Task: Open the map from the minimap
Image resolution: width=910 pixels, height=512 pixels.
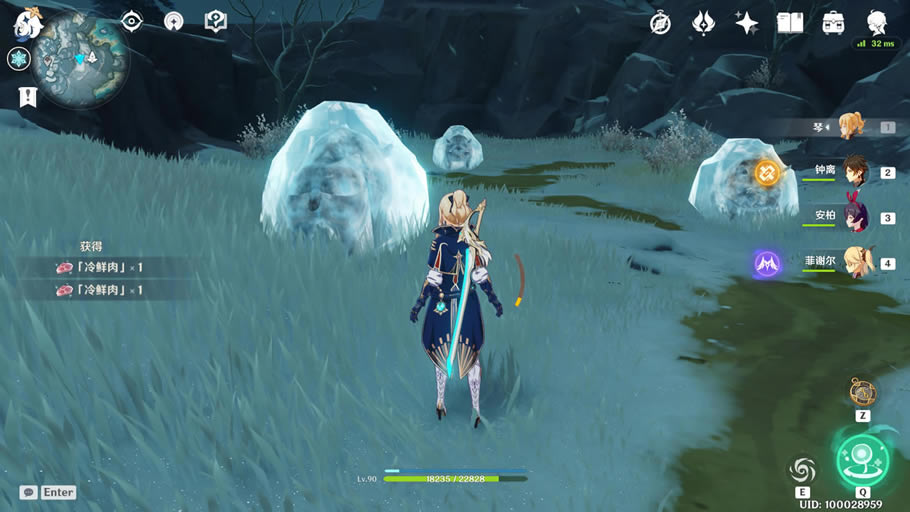Action: (x=78, y=60)
